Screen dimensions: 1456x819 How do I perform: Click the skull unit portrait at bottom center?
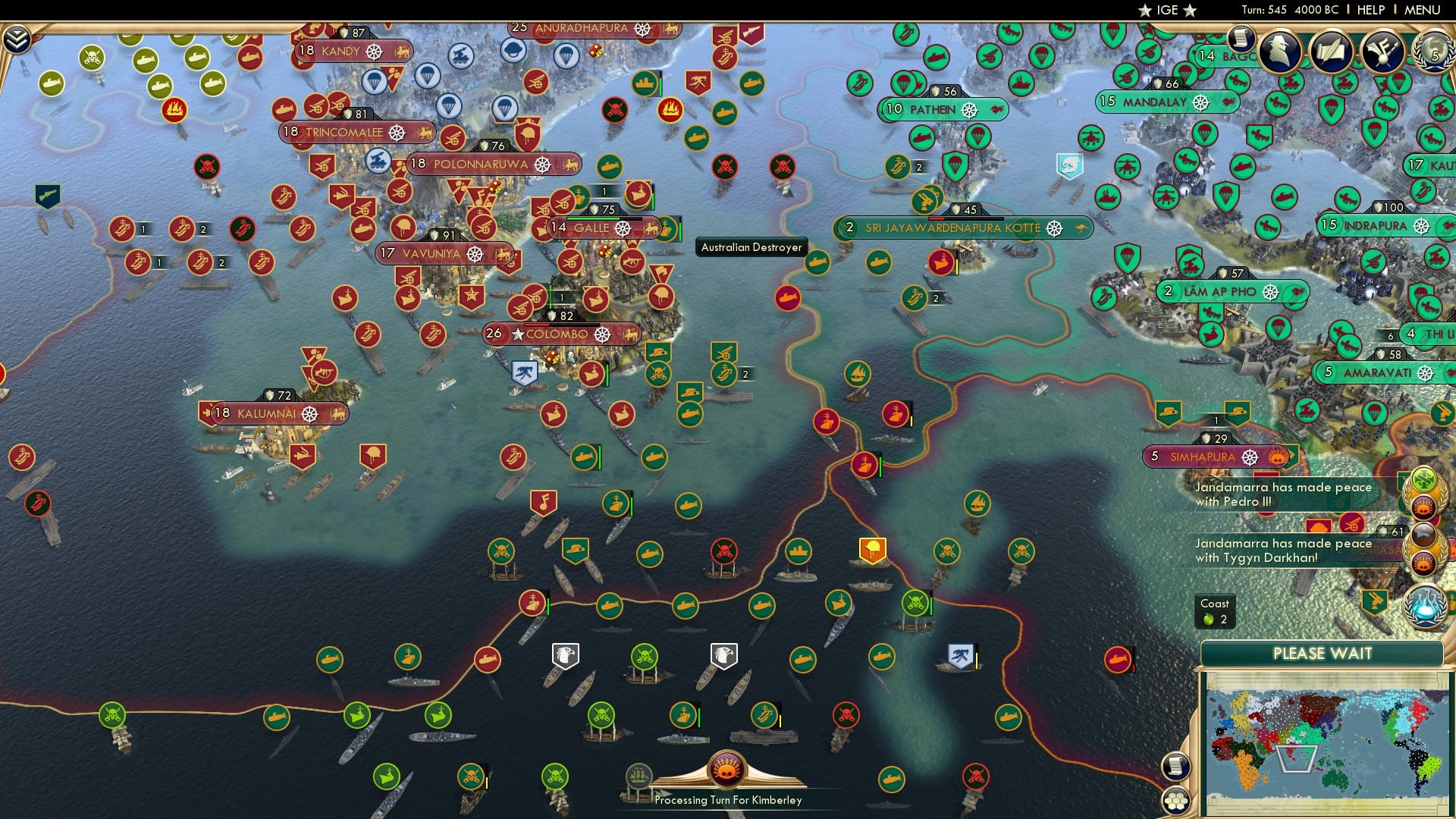[x=726, y=767]
